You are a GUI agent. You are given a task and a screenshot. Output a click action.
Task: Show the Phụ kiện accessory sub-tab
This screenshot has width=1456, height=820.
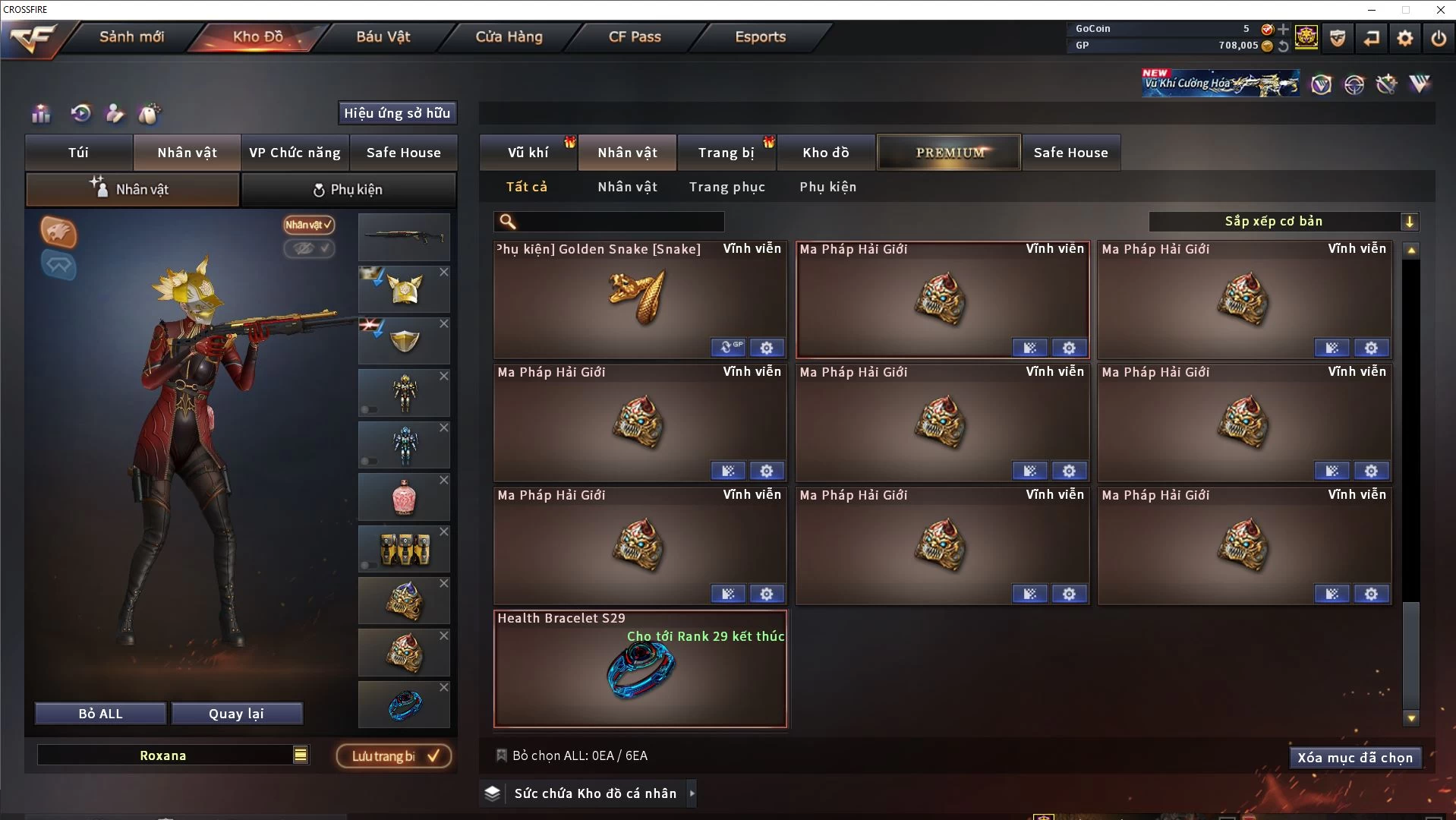point(827,187)
